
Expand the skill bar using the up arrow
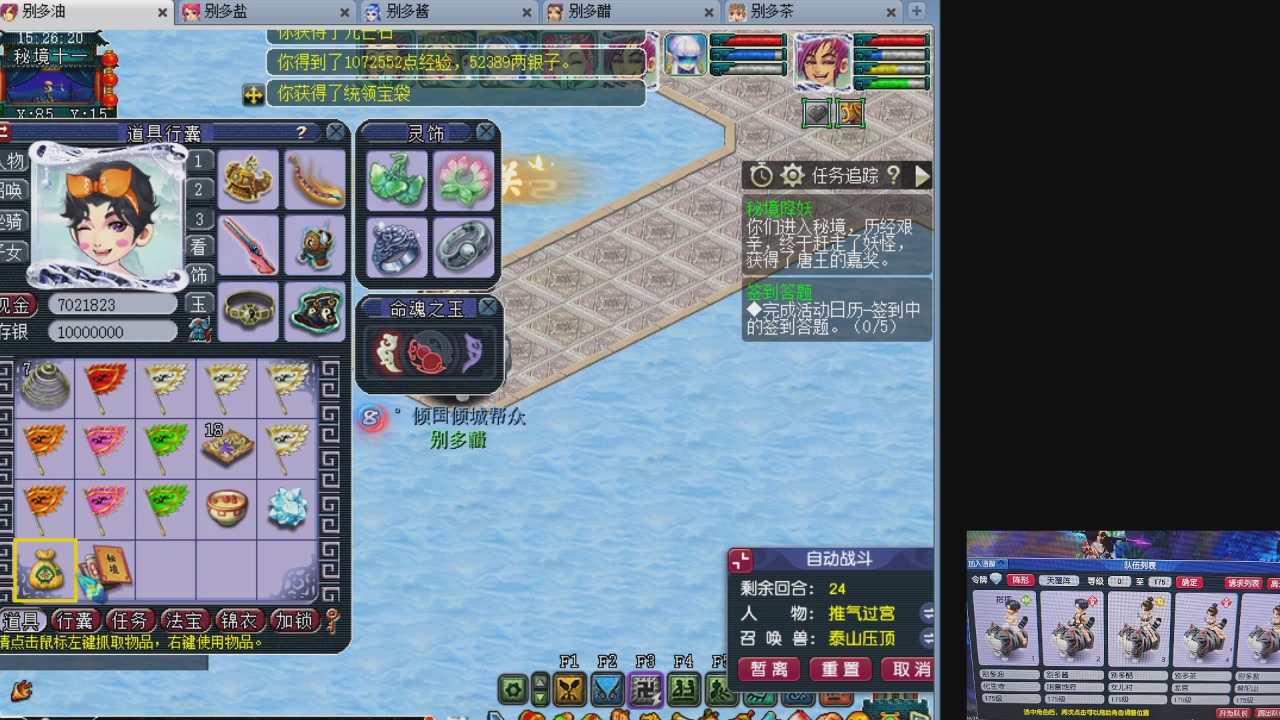coord(540,682)
